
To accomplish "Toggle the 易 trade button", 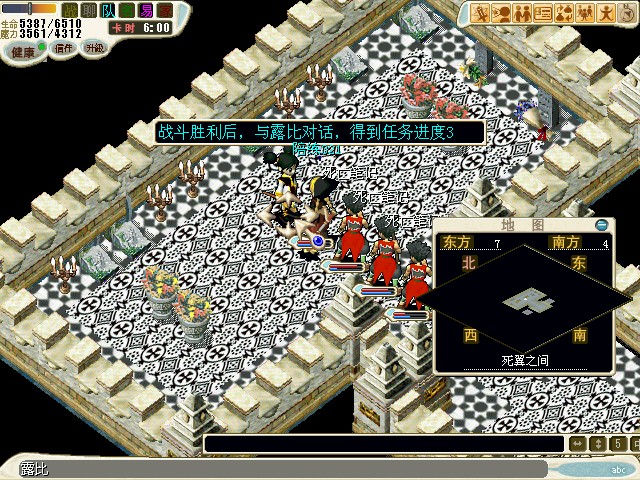I will (x=146, y=10).
